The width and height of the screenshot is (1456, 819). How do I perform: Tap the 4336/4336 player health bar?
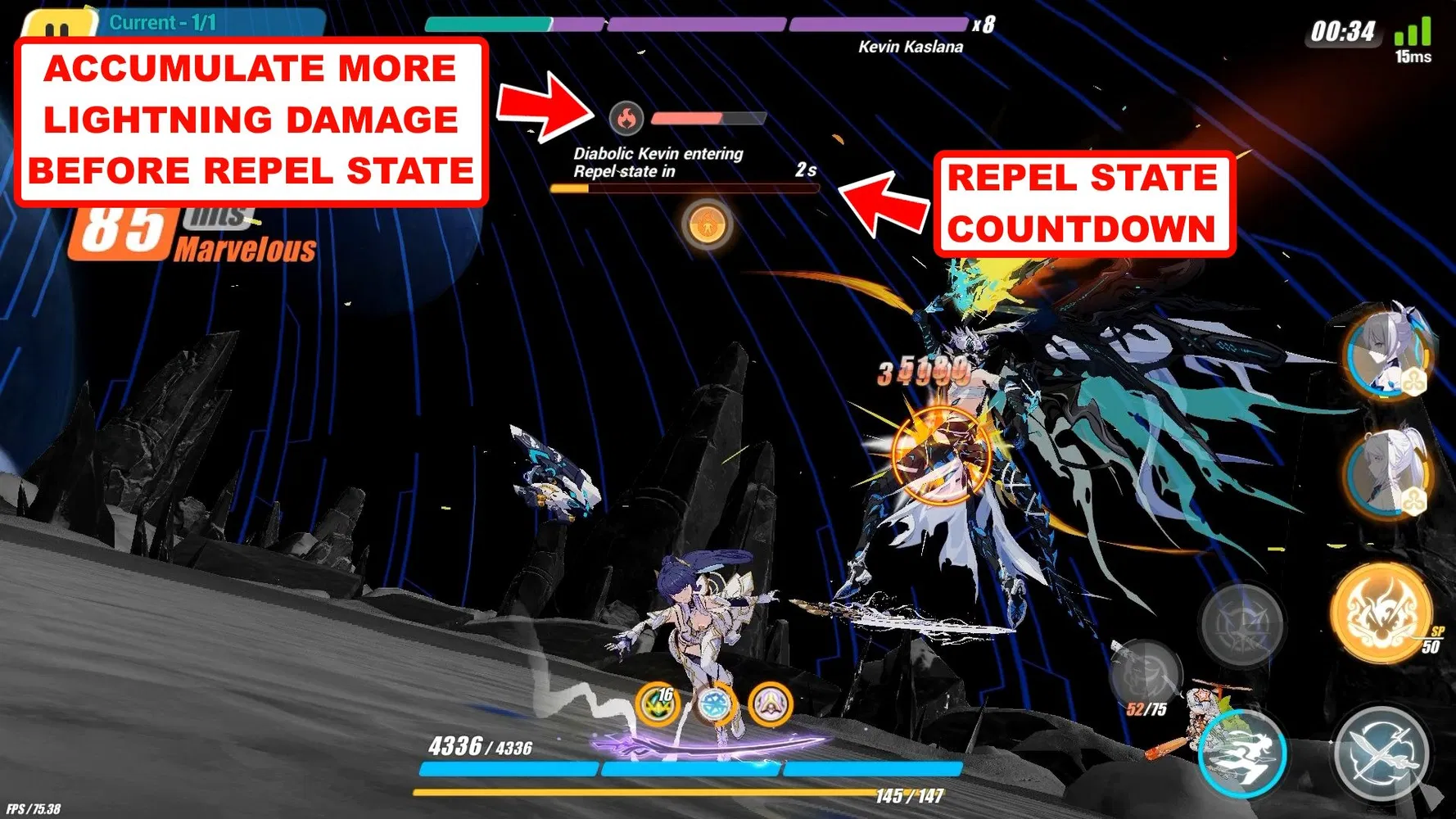(x=690, y=767)
